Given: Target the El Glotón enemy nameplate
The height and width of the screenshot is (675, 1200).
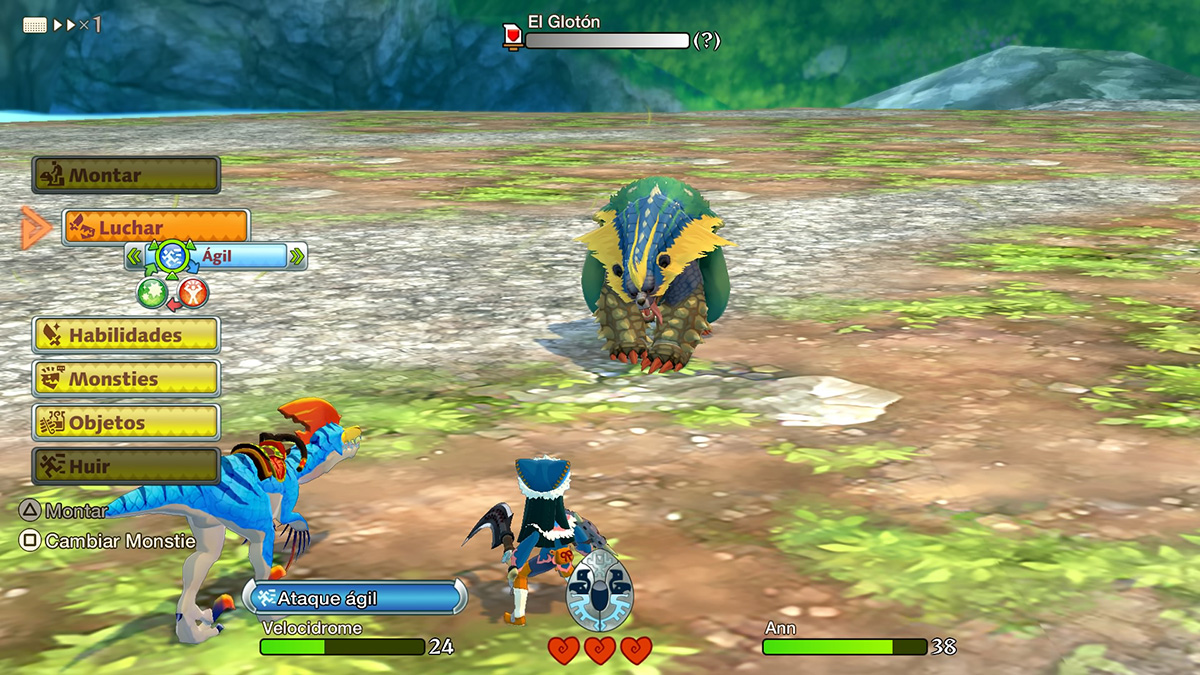Looking at the screenshot, I should 564,21.
